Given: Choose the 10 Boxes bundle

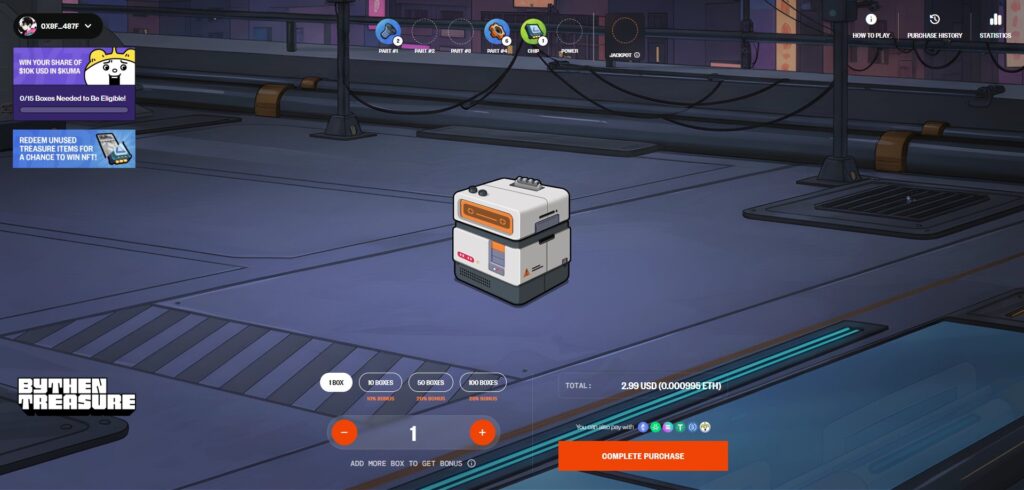Looking at the screenshot, I should tap(380, 382).
